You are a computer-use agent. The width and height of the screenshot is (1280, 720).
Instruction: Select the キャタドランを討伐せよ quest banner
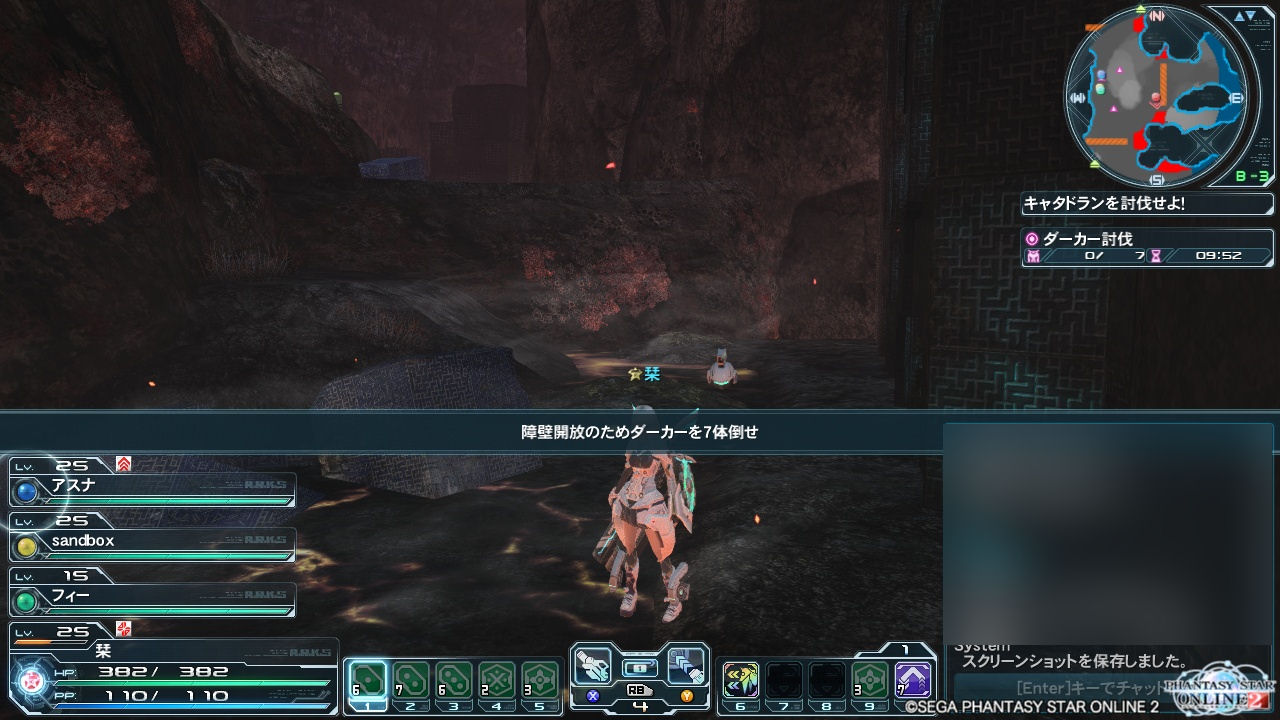click(x=1148, y=204)
